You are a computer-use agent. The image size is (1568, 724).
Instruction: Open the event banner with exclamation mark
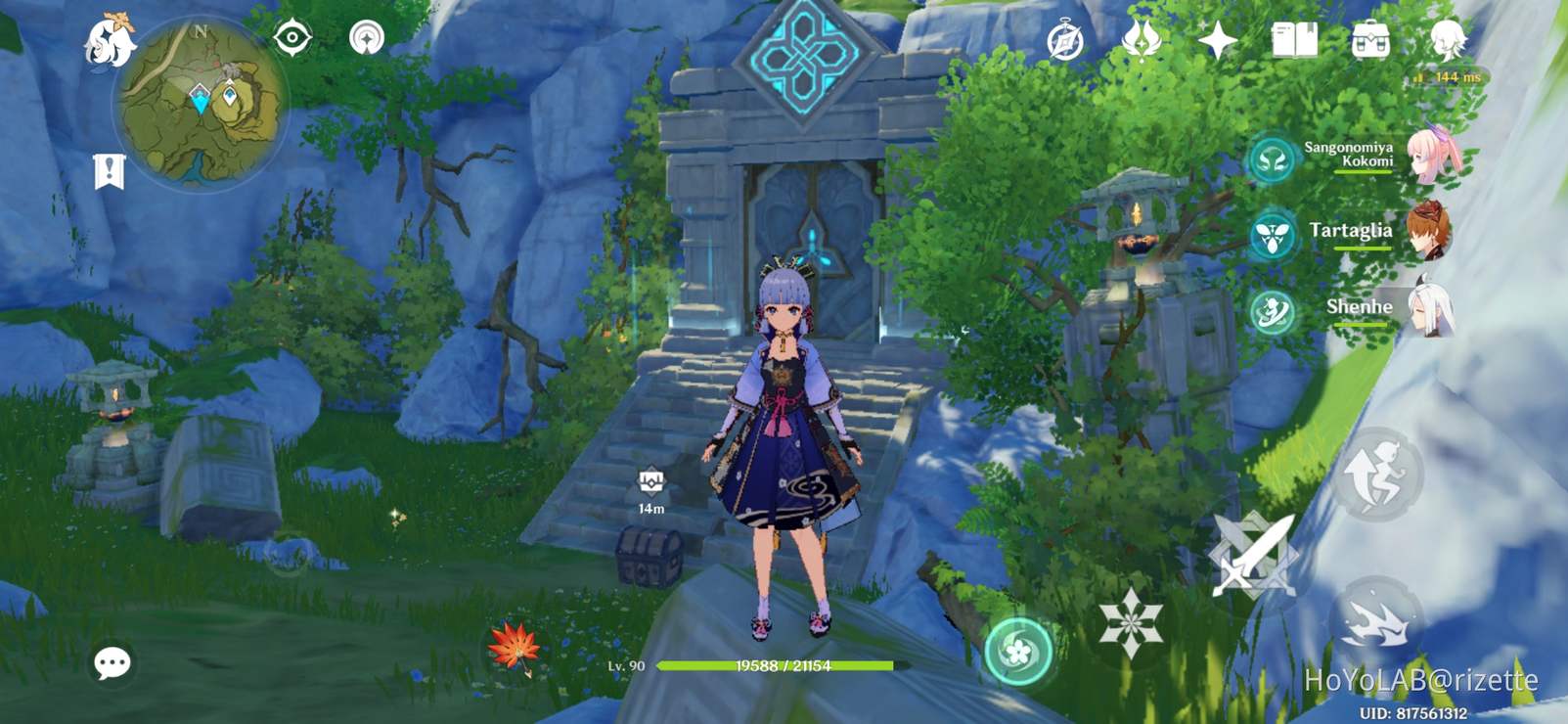(x=111, y=168)
